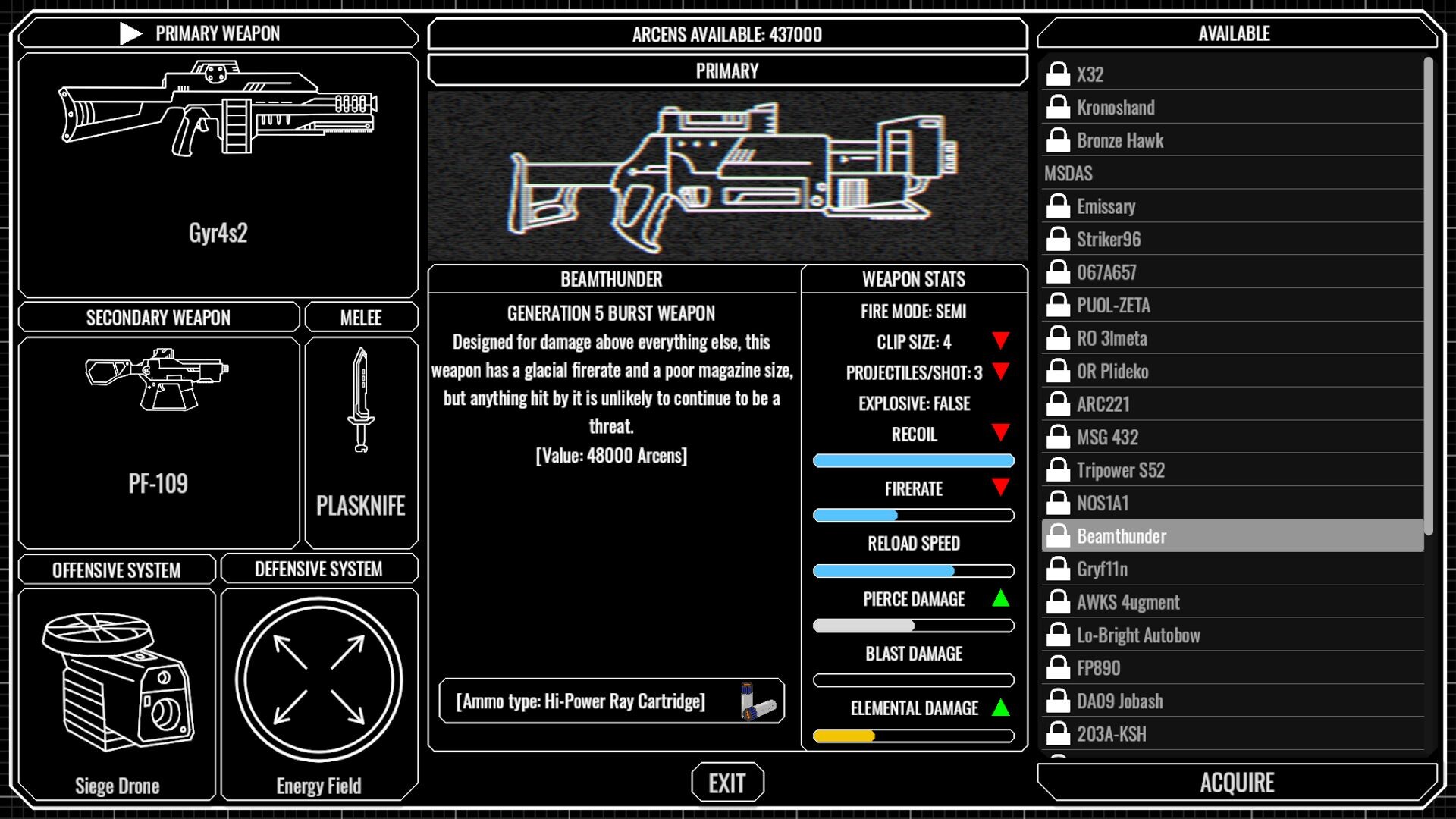Adjust the Recoil stat slider
The height and width of the screenshot is (819, 1456).
point(913,460)
